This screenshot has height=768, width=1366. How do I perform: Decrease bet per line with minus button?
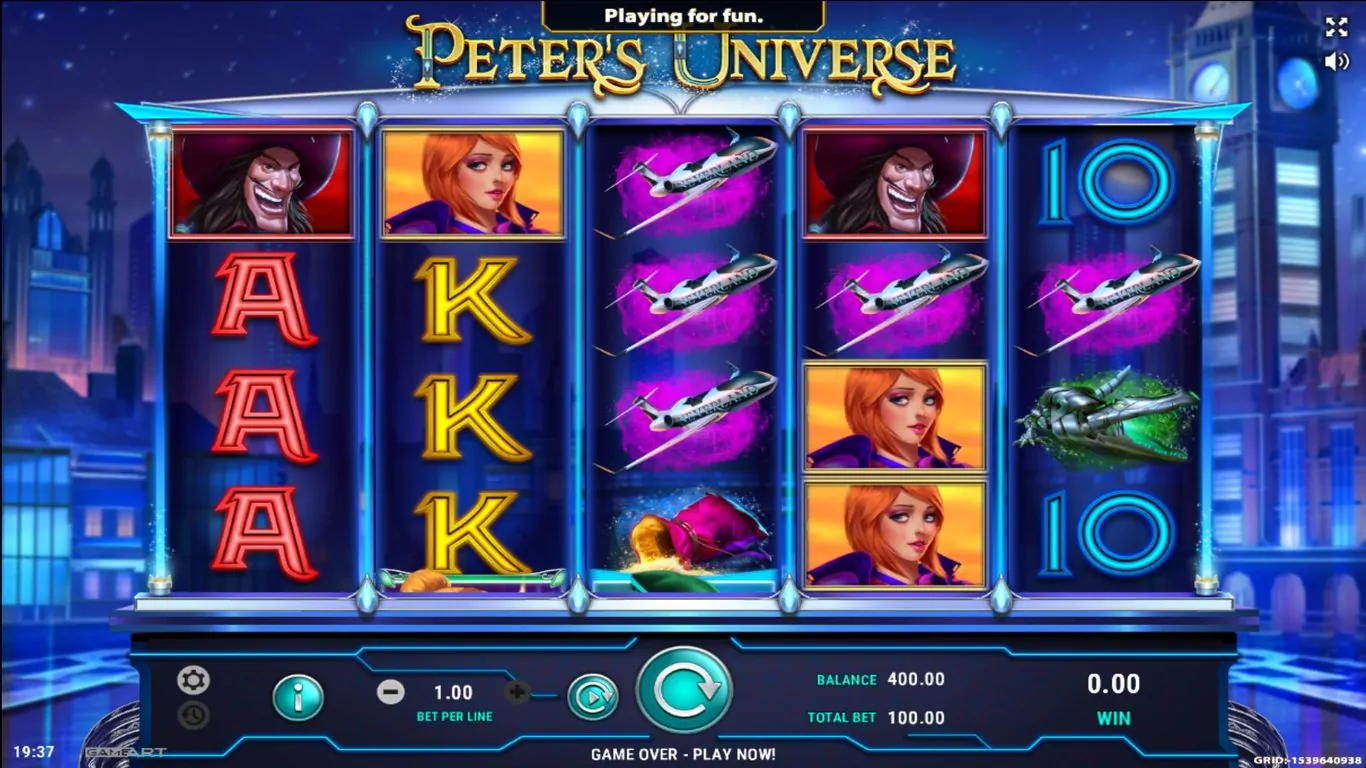391,692
